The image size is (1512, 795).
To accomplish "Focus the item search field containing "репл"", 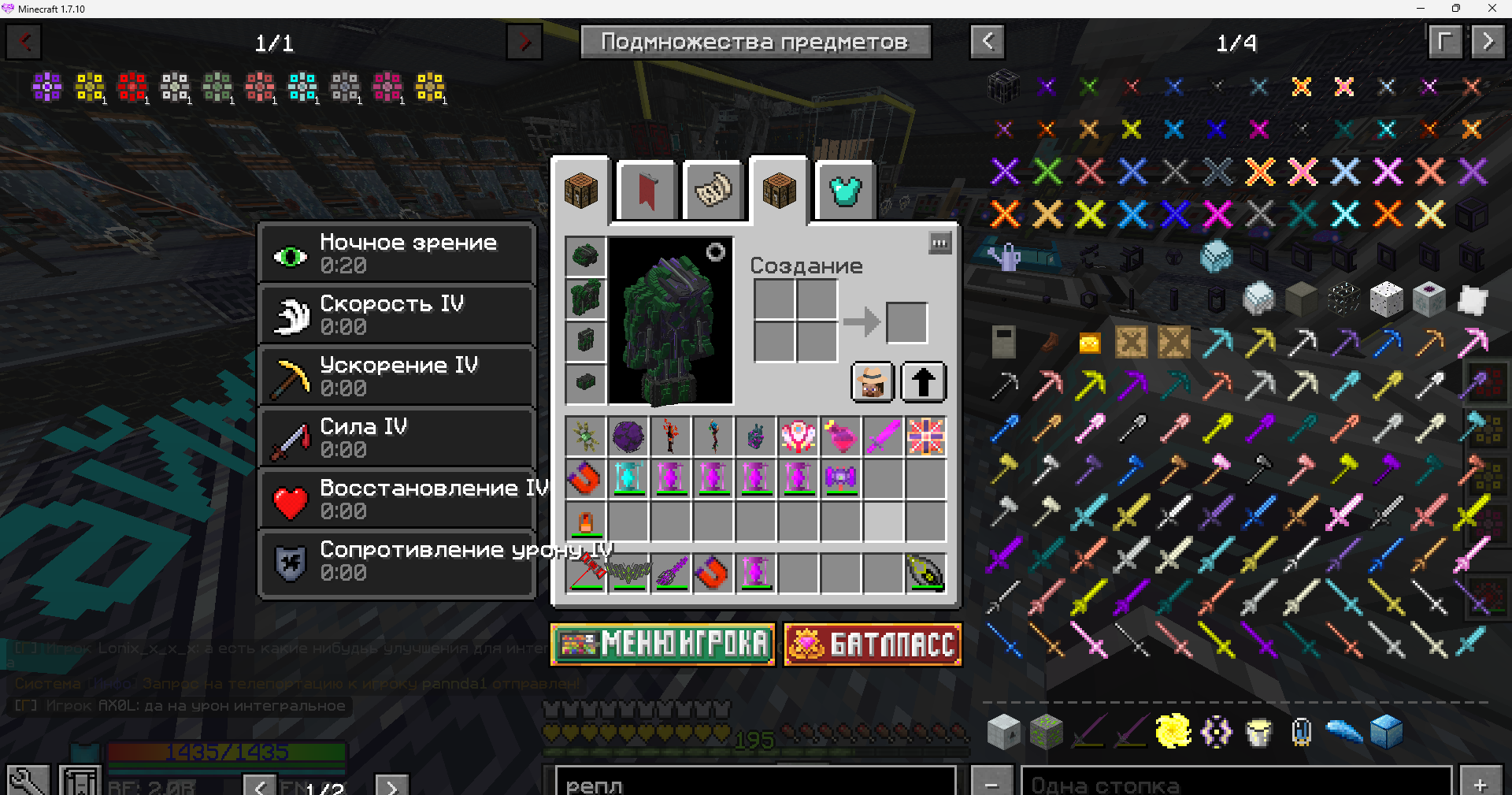I will [x=754, y=783].
